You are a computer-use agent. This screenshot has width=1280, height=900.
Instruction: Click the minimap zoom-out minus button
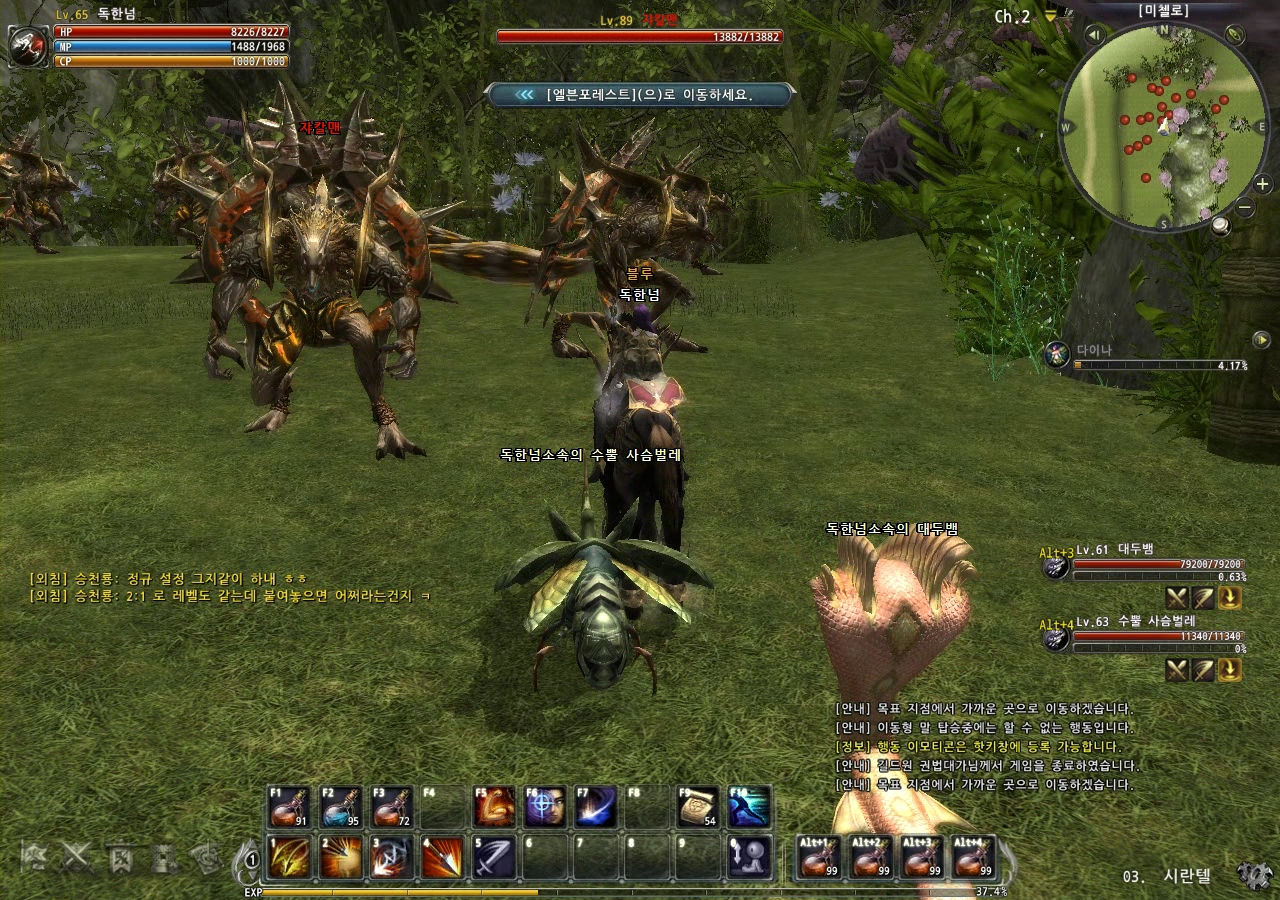1245,208
